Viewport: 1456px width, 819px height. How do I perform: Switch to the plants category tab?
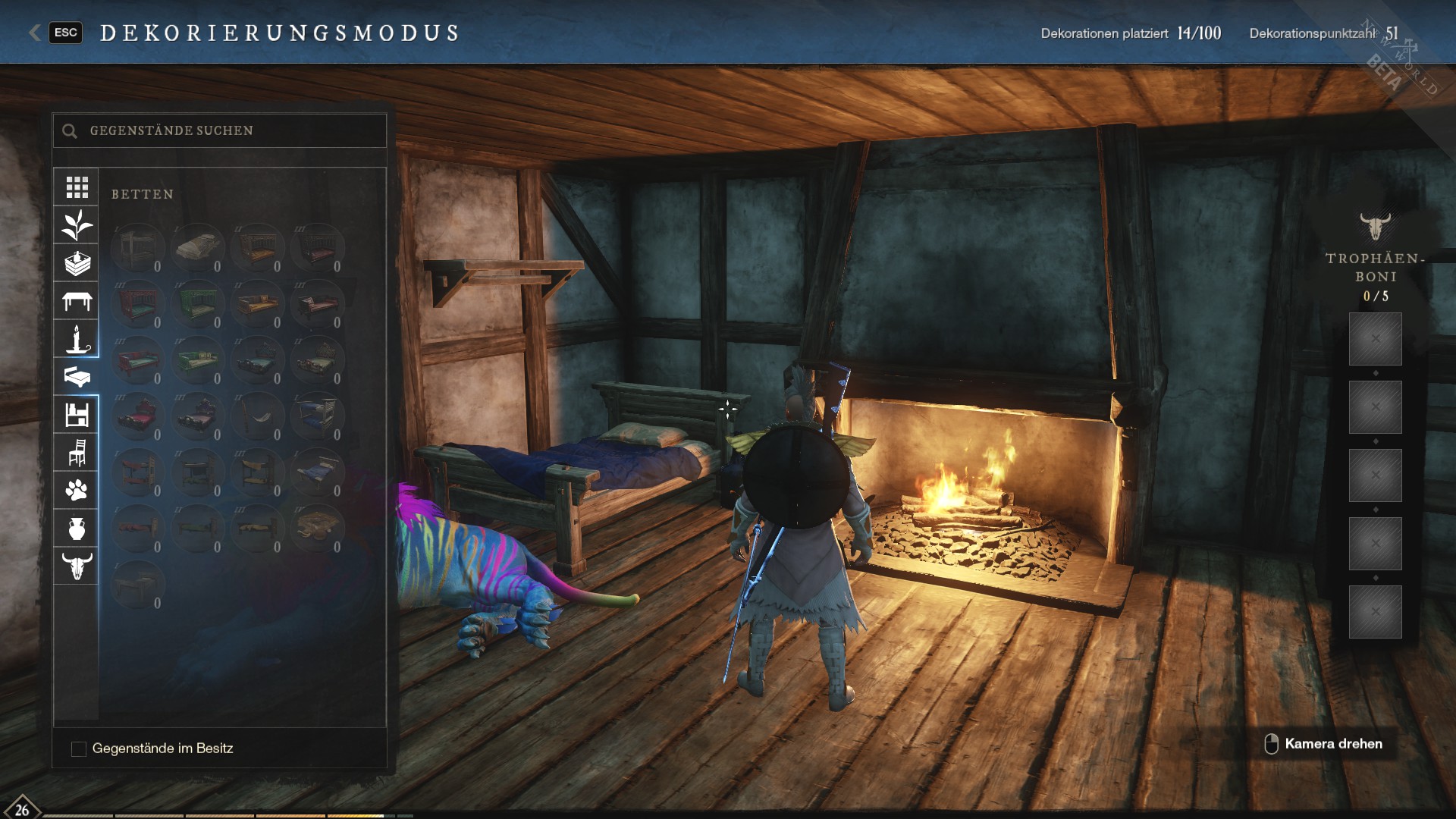pos(77,224)
